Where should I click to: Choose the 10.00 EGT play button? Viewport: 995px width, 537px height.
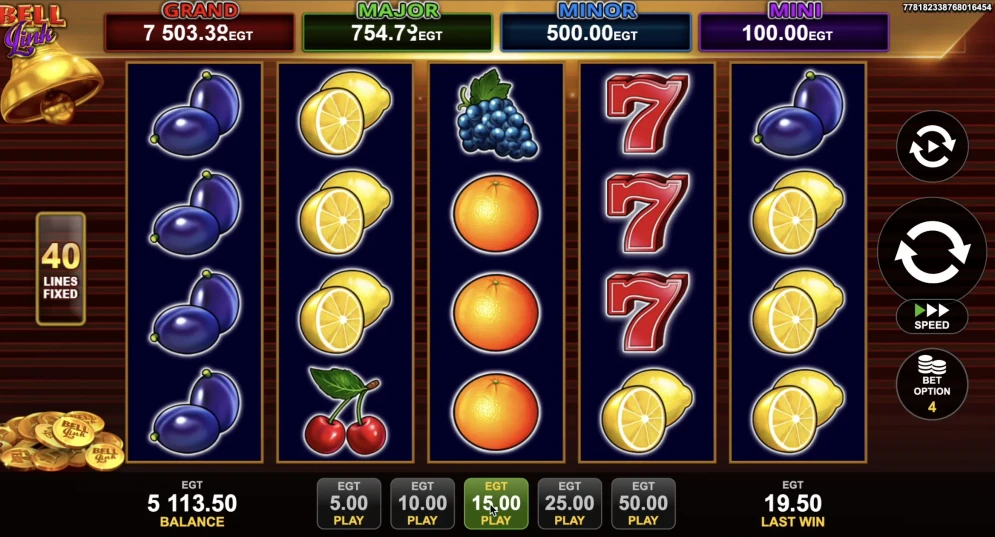coord(422,503)
